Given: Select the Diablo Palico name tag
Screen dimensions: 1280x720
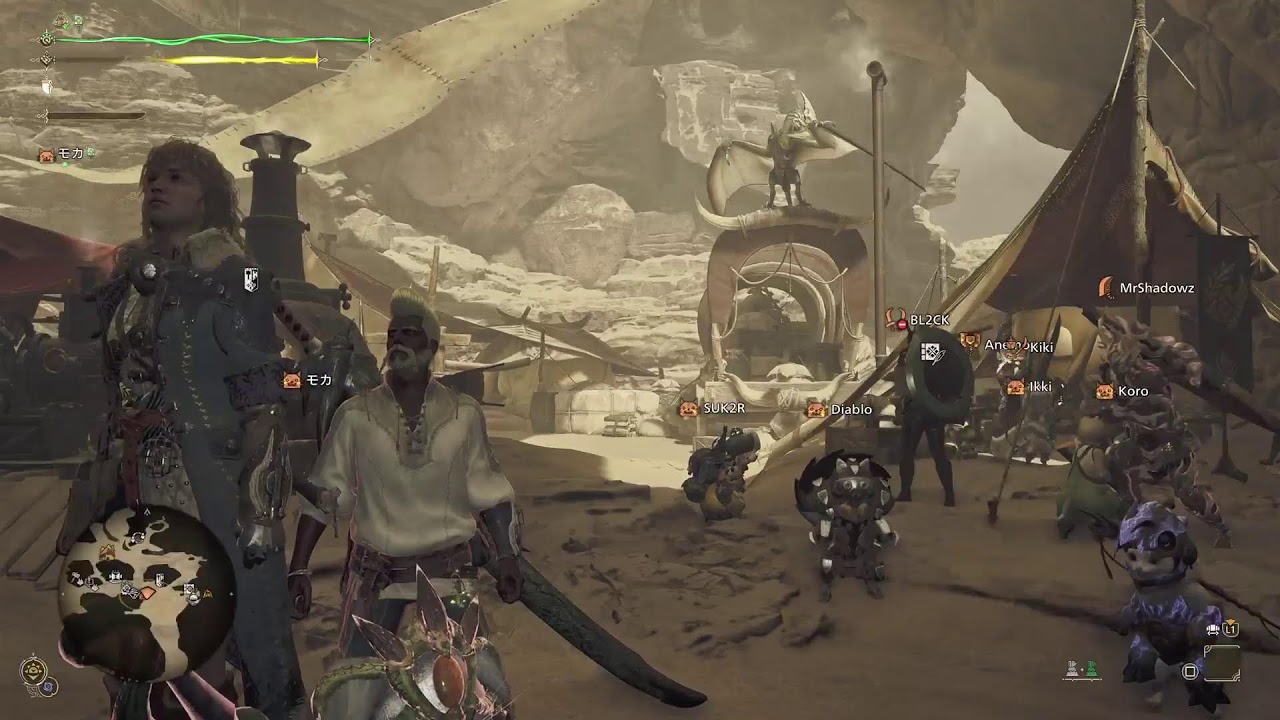Looking at the screenshot, I should (x=850, y=409).
